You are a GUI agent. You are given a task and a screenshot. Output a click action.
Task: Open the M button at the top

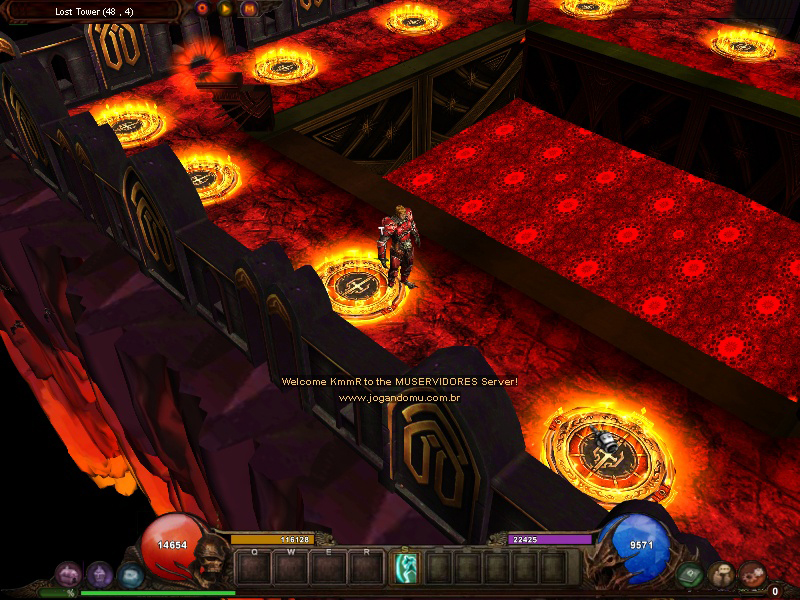(249, 9)
